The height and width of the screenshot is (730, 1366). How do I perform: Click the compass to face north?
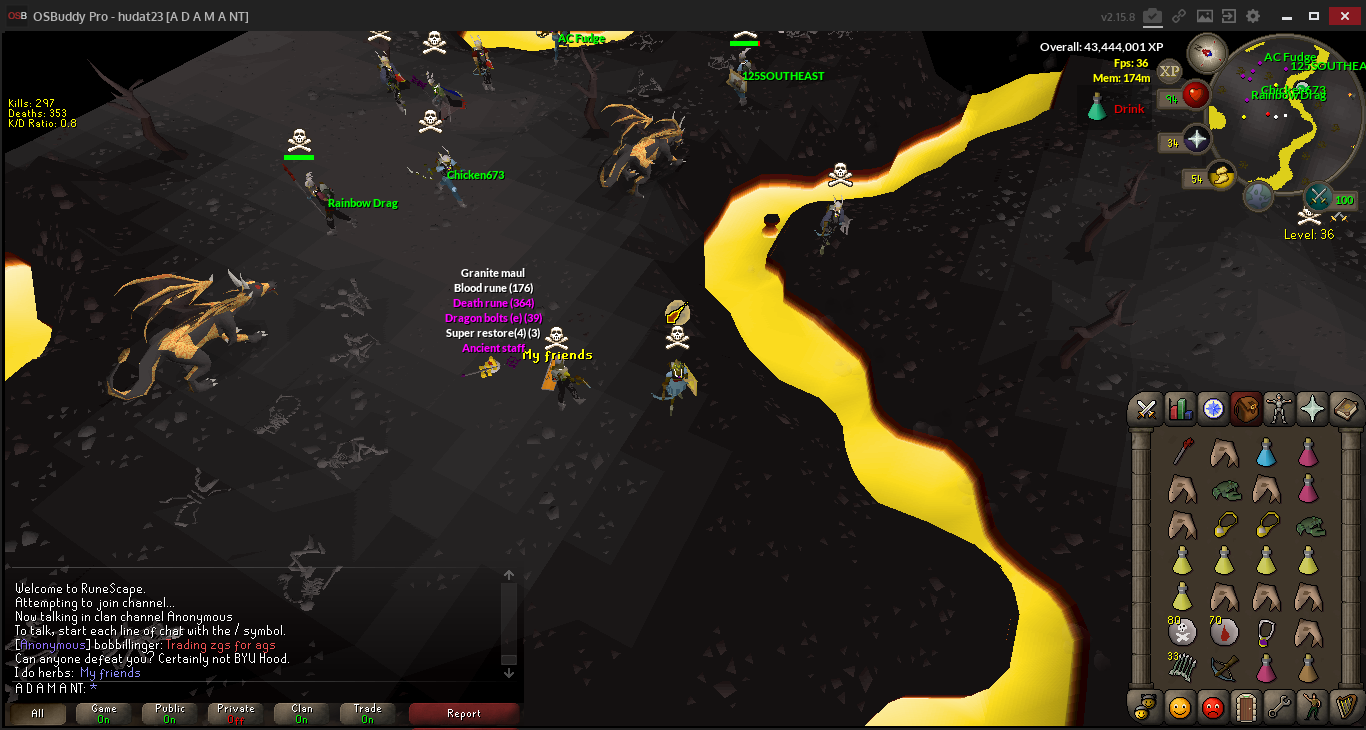[x=1207, y=52]
